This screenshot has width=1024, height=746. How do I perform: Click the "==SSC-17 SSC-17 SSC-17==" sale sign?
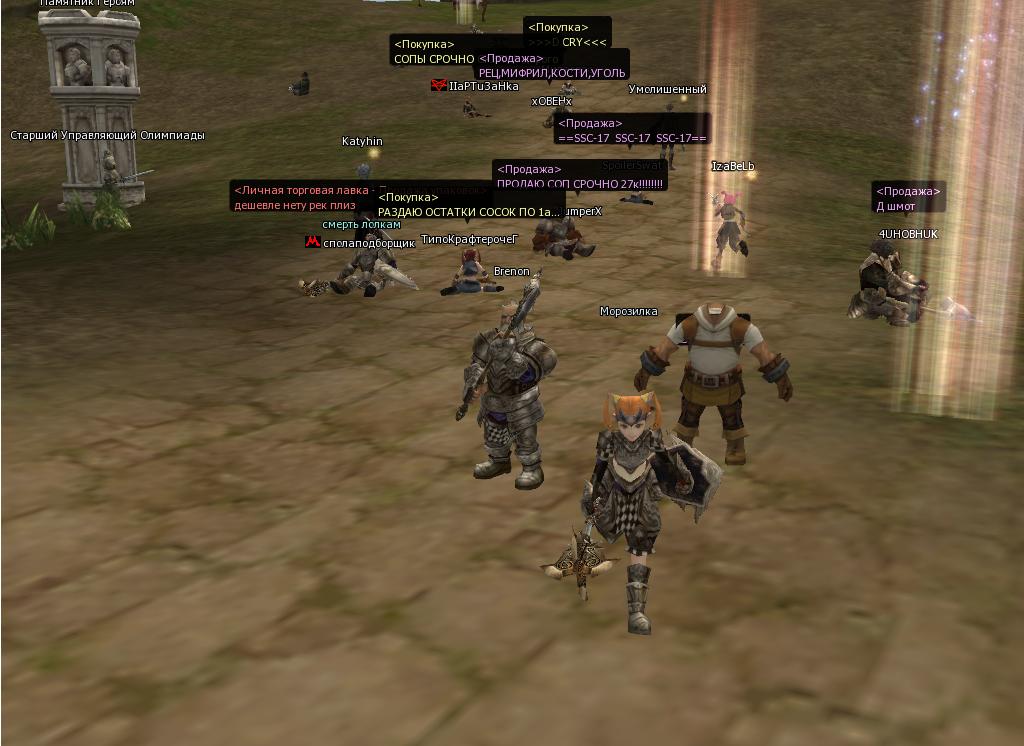[632, 137]
